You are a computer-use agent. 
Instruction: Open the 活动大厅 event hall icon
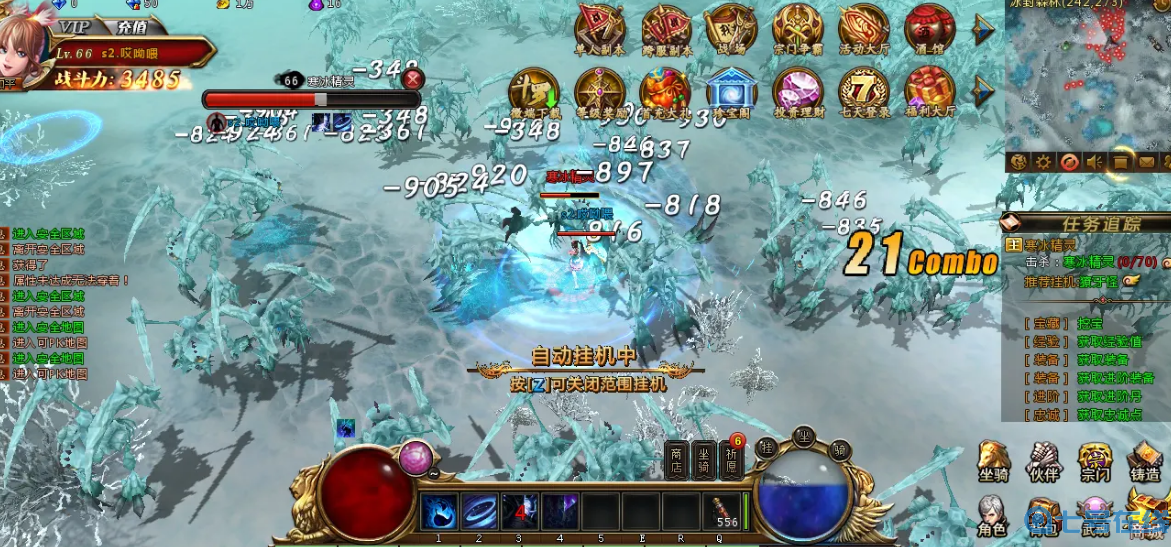[x=863, y=30]
